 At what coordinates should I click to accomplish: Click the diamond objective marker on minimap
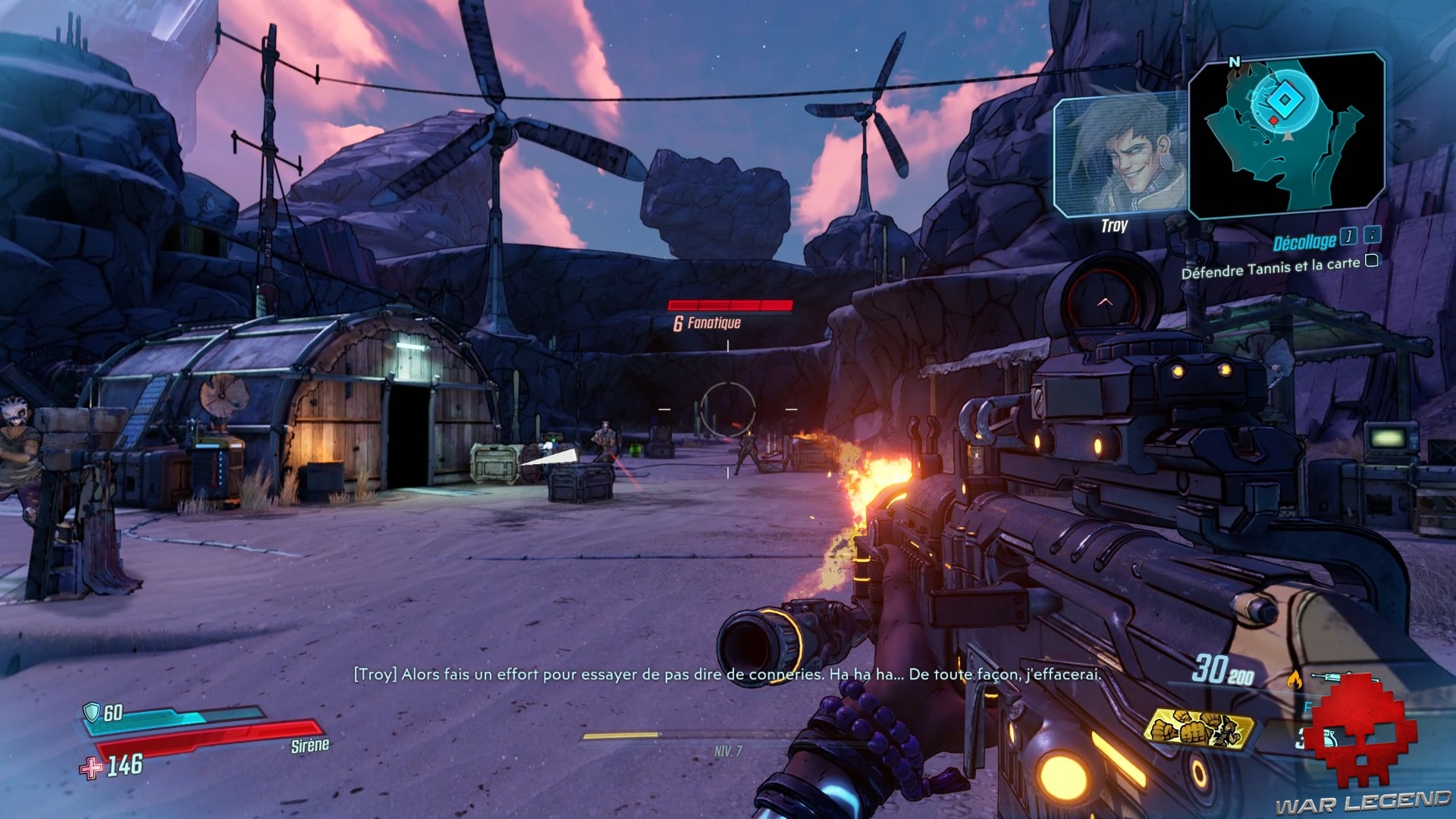click(x=1285, y=100)
